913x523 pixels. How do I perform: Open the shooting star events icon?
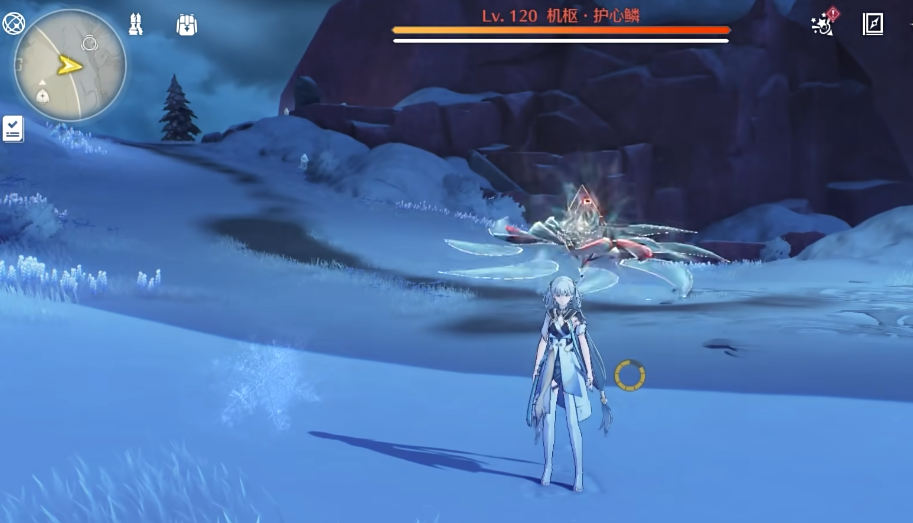823,25
